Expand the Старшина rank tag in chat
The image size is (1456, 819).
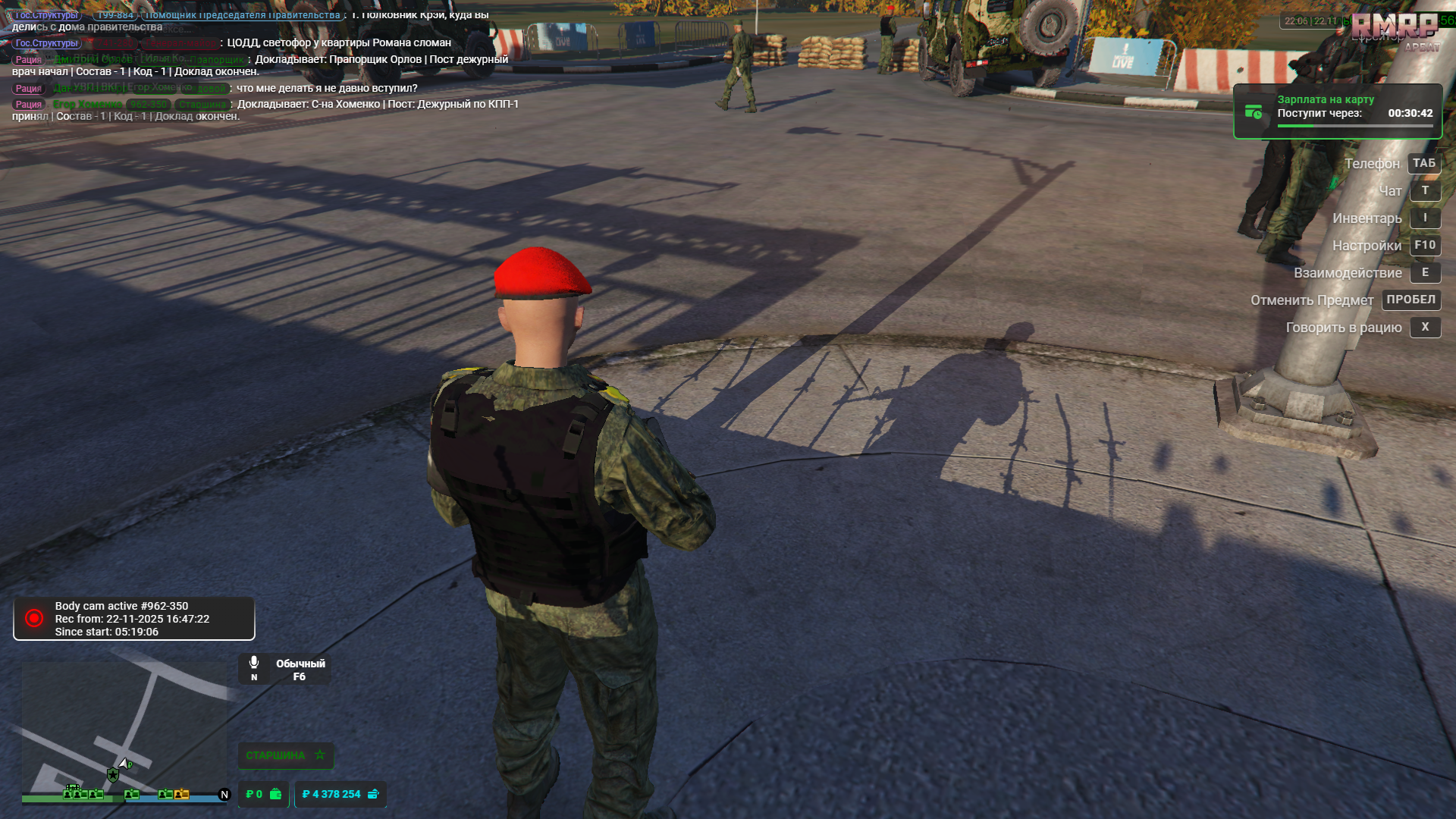[x=203, y=104]
